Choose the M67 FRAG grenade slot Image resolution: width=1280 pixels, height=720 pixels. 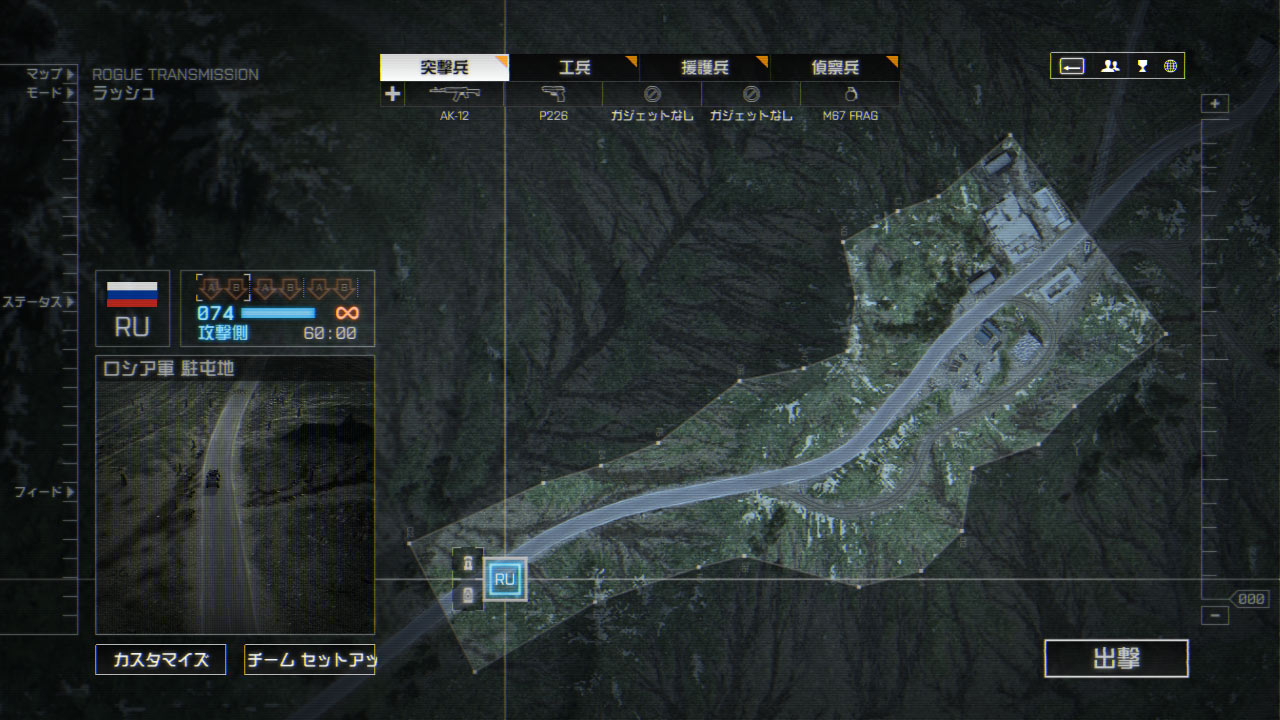click(x=850, y=95)
